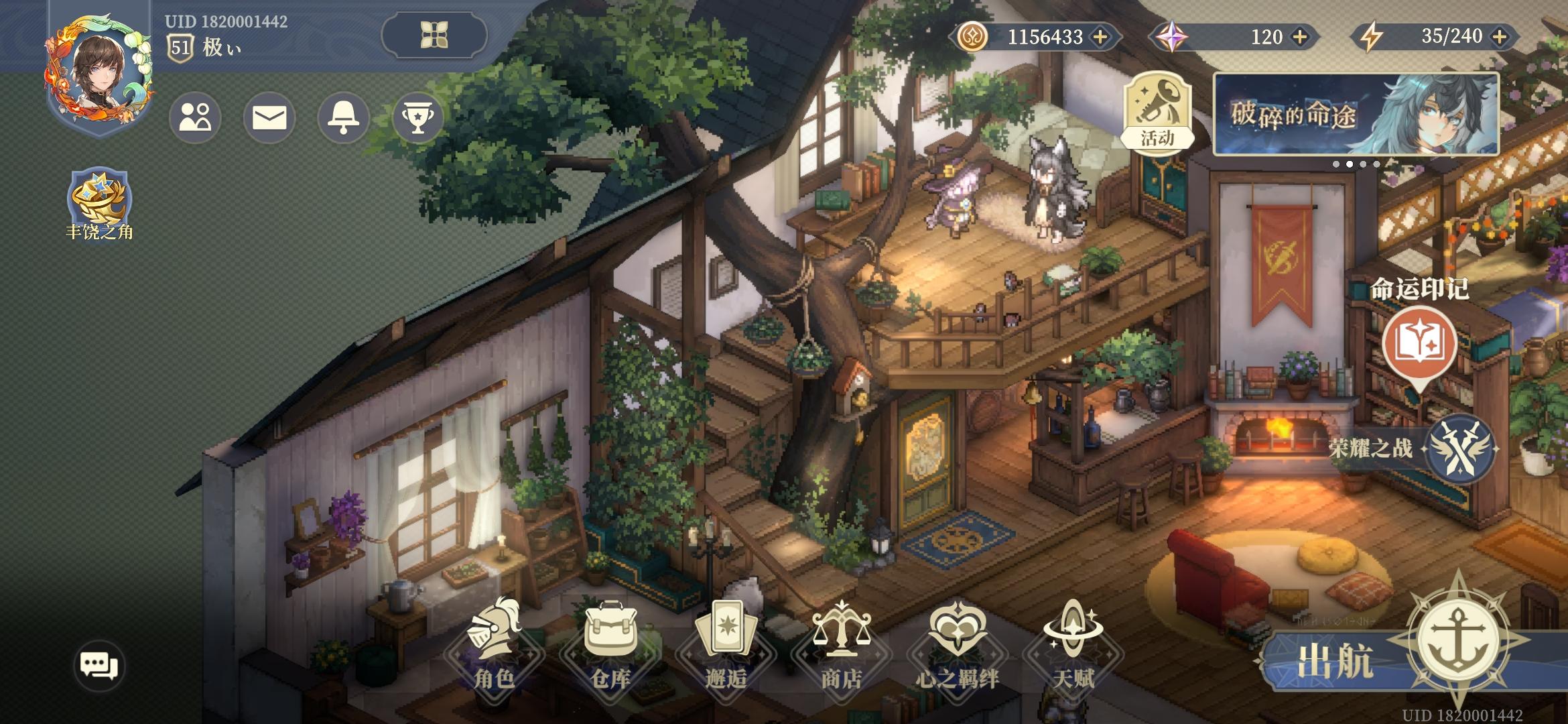Add more purple star gems
The image size is (1568, 724).
click(1300, 37)
